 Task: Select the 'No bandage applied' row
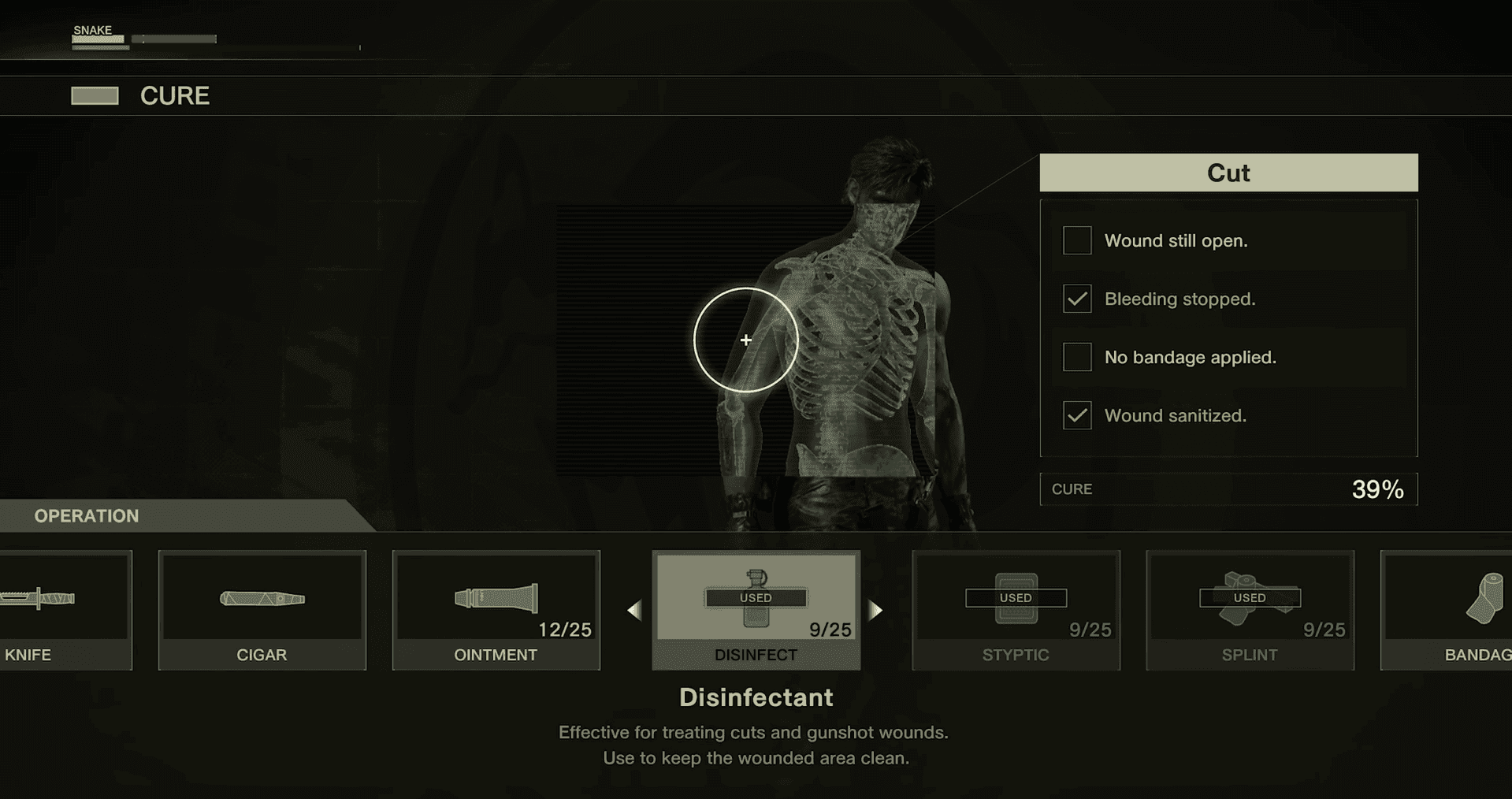(x=1228, y=357)
